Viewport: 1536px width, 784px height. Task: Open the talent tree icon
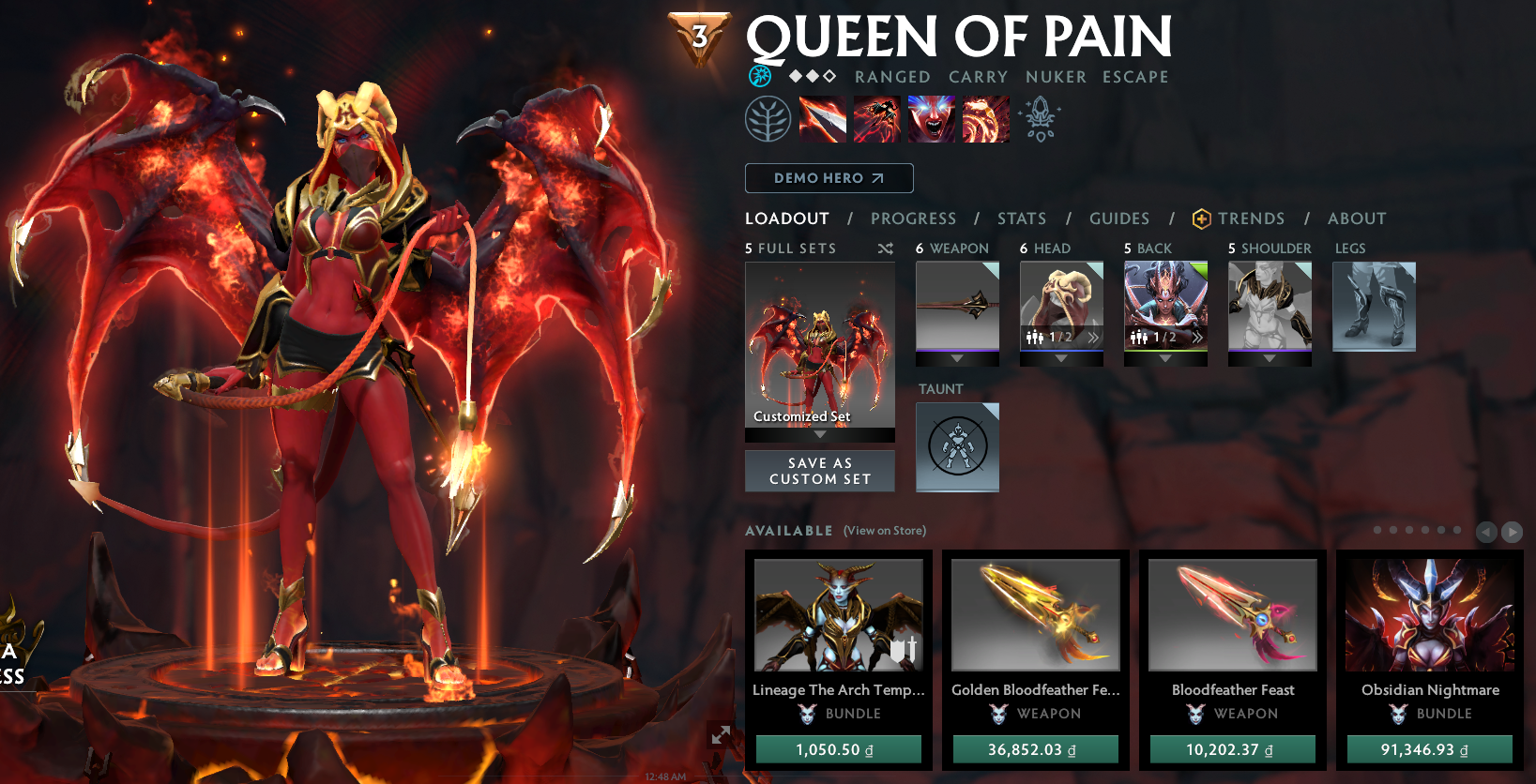tap(769, 119)
